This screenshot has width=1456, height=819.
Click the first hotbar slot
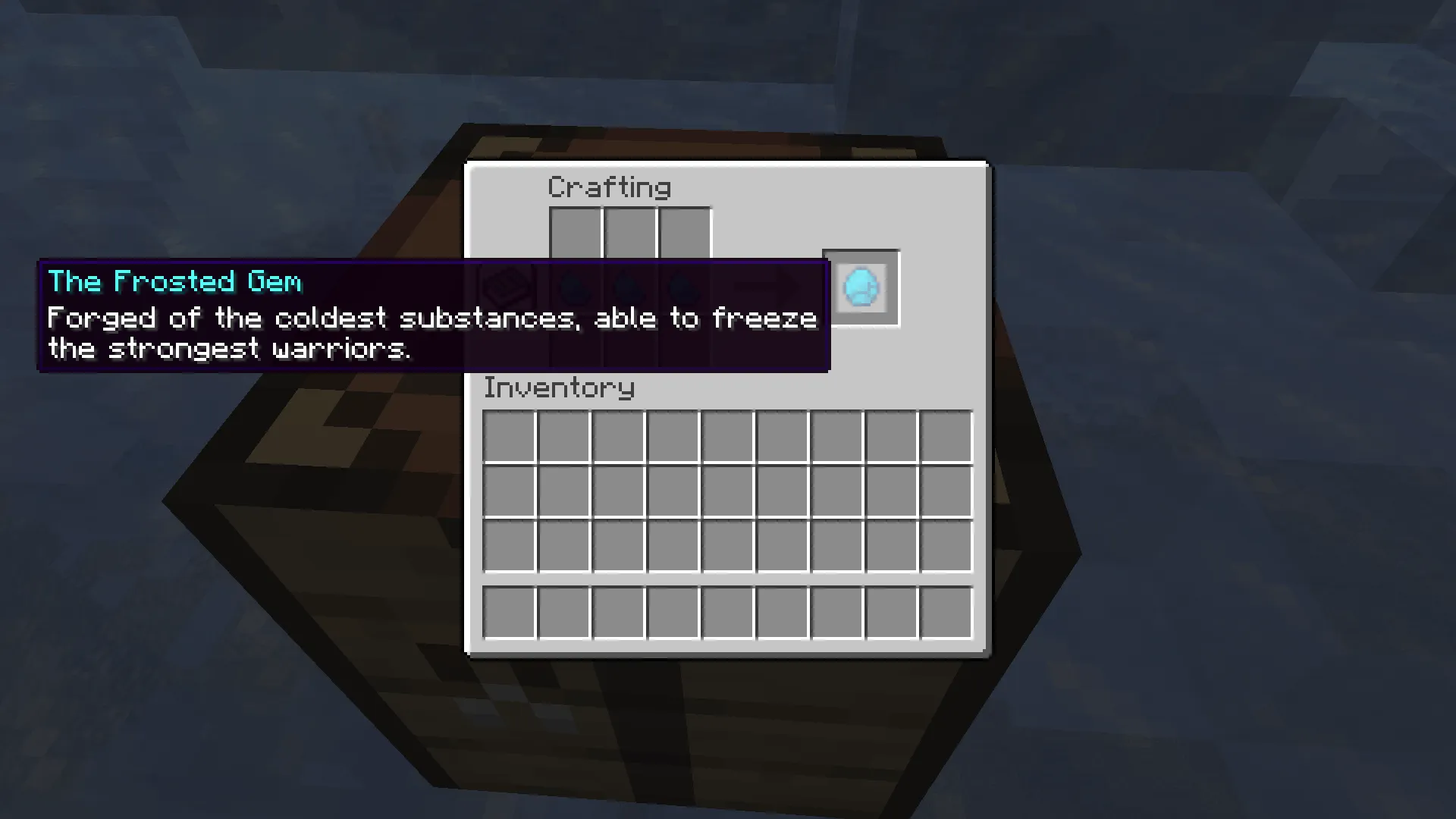pos(510,611)
